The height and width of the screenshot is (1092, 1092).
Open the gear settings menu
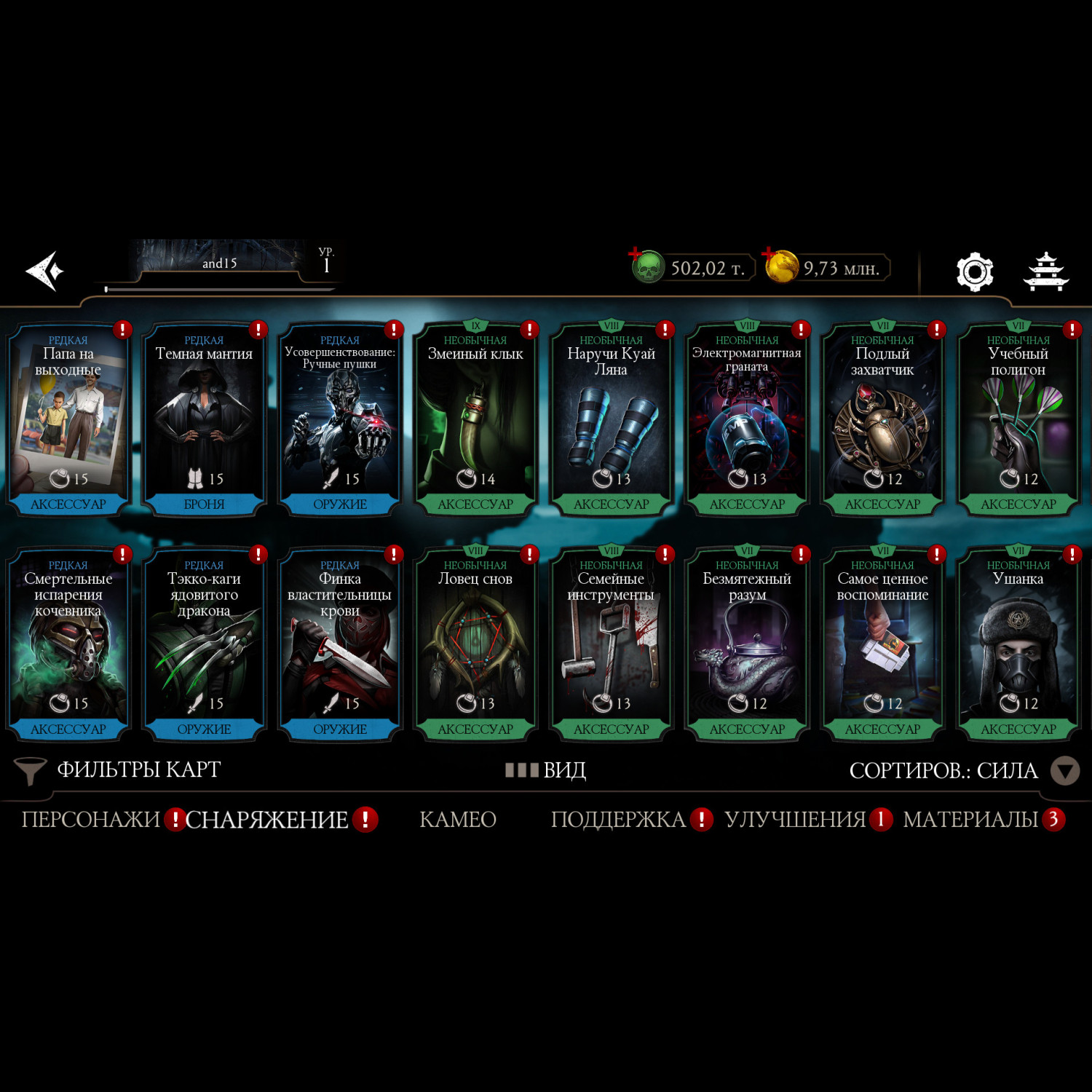(x=975, y=272)
